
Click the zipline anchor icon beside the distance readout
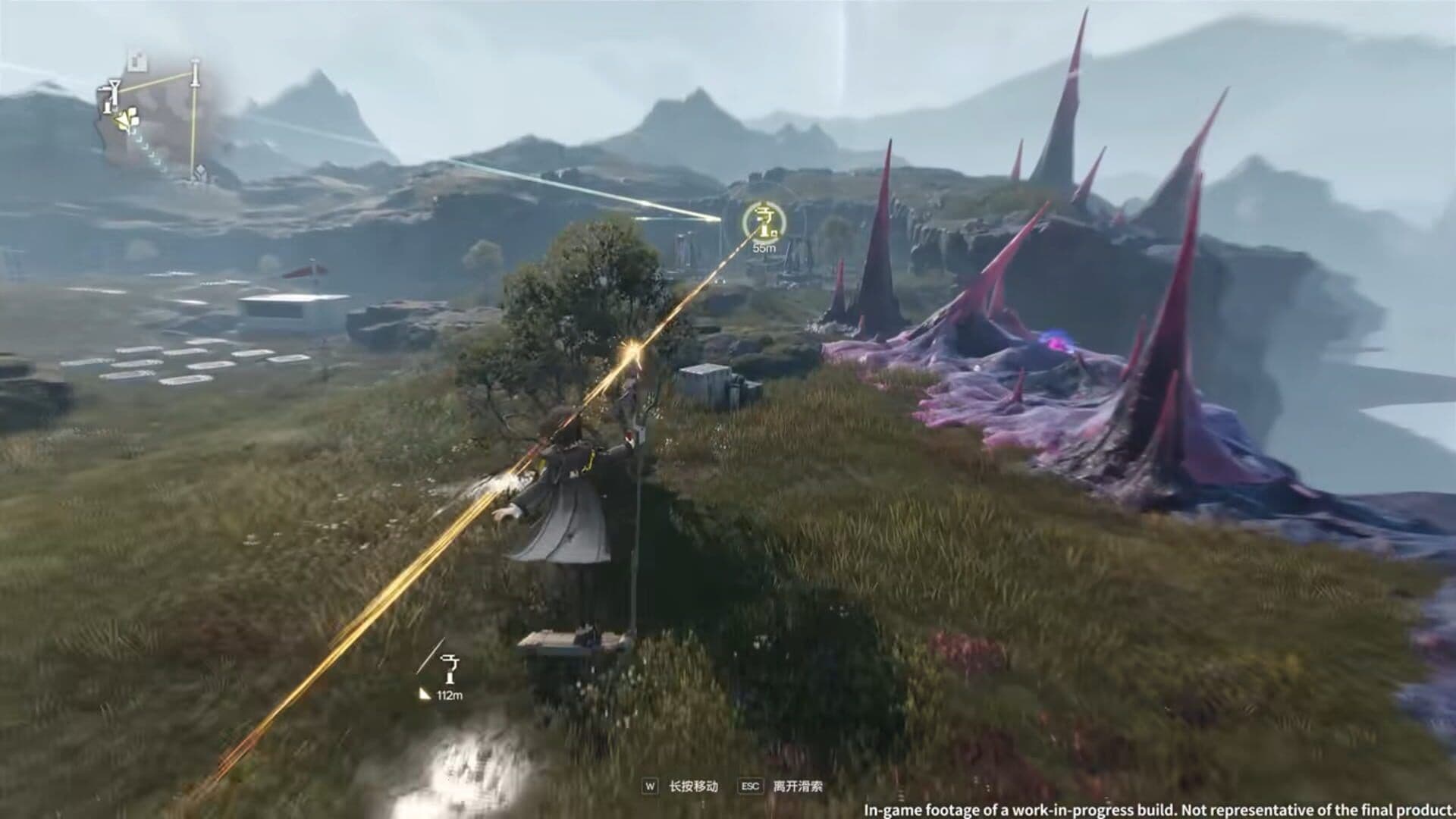point(450,669)
